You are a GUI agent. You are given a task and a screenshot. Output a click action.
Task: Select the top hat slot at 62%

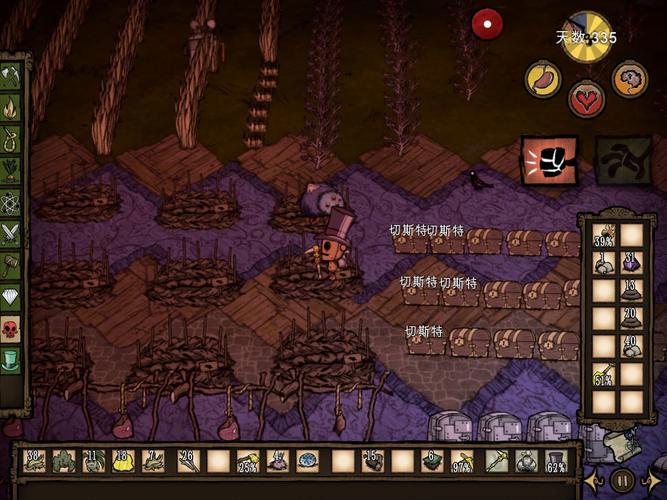pyautogui.click(x=556, y=461)
